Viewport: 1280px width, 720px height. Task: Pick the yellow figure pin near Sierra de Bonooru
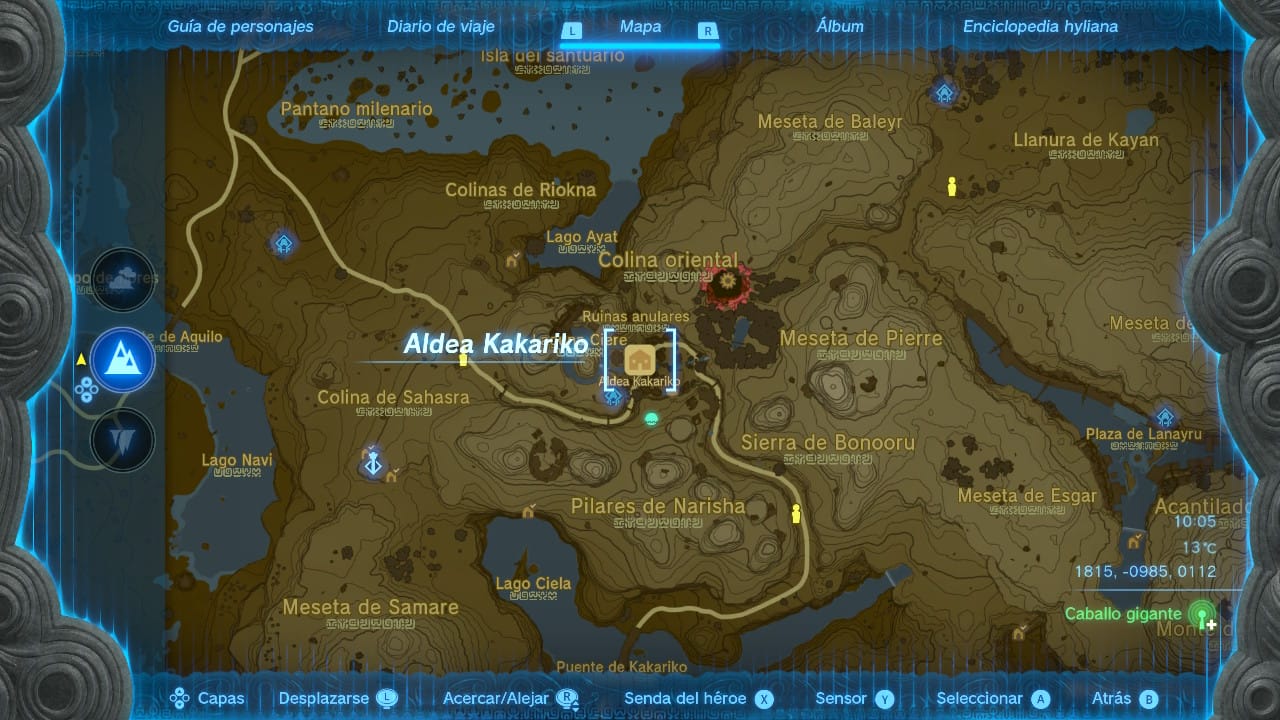pyautogui.click(x=796, y=514)
